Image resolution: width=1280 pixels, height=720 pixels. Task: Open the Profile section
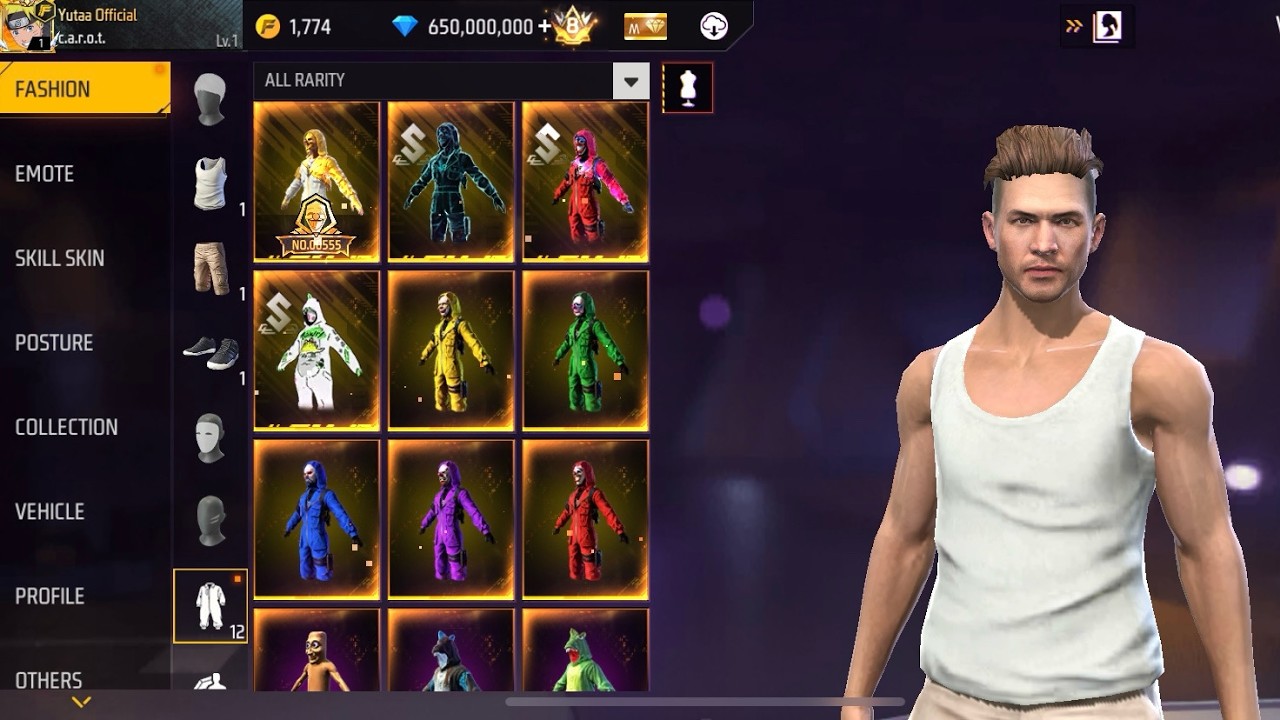(x=50, y=596)
